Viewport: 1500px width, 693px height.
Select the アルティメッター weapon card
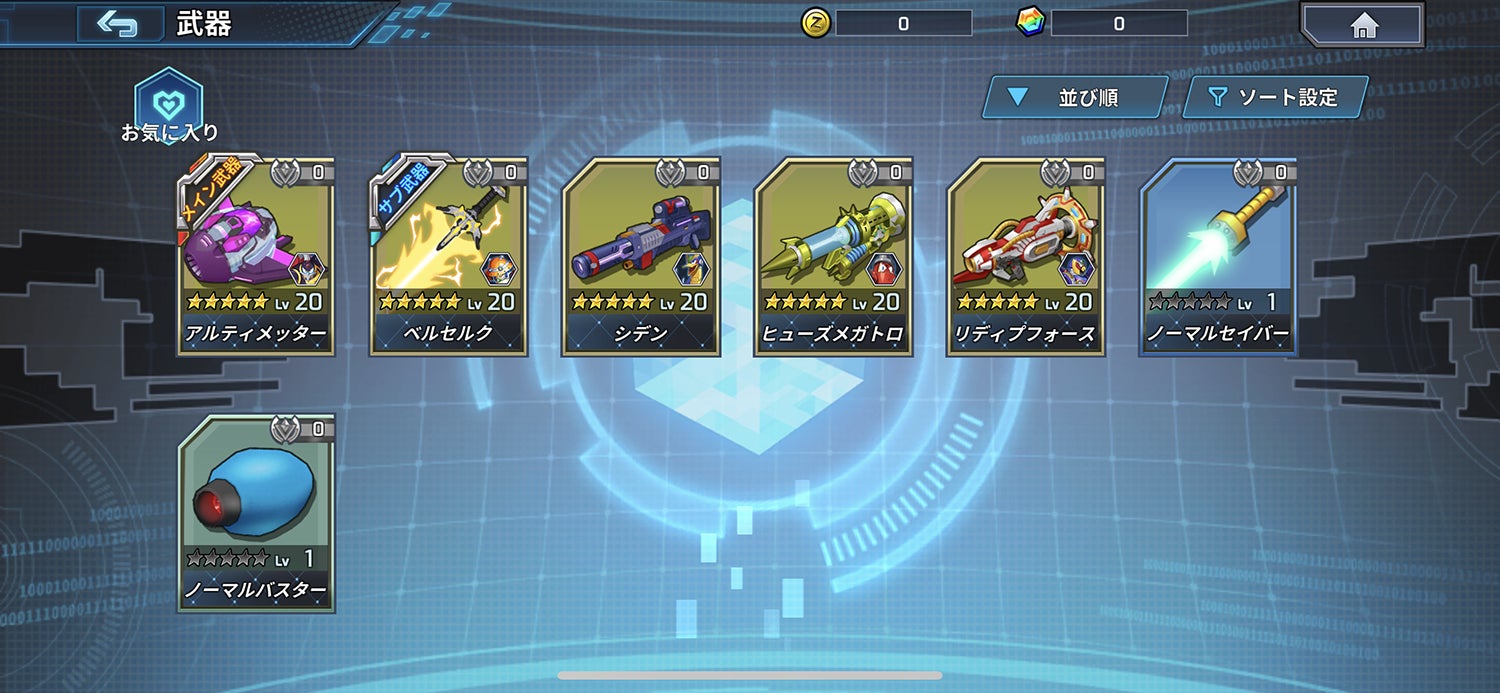coord(256,257)
